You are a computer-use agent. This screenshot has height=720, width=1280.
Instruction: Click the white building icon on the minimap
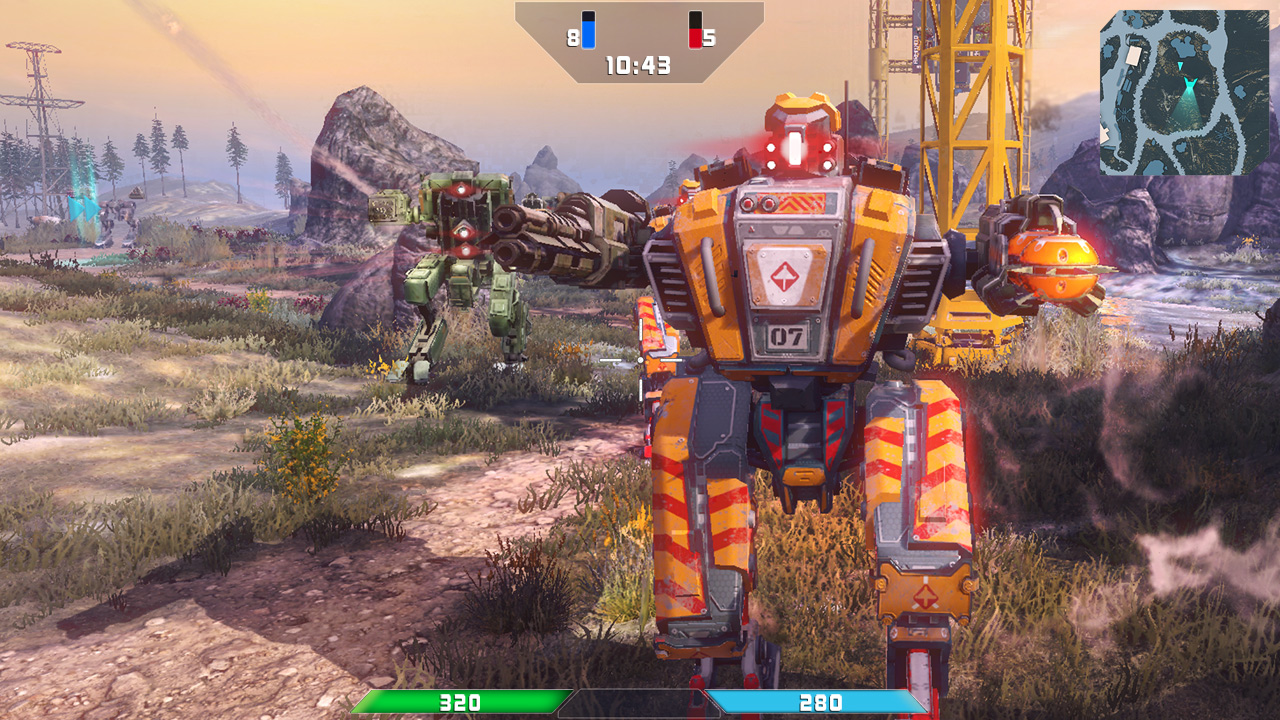click(x=1136, y=54)
